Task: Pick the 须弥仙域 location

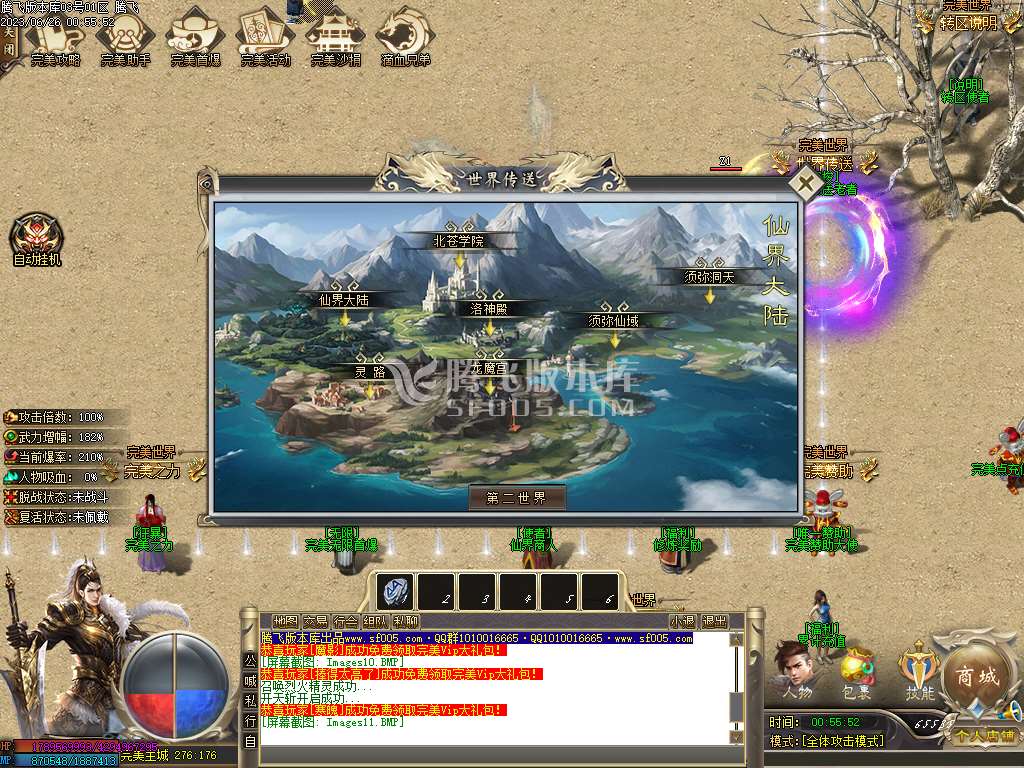Action: (614, 321)
